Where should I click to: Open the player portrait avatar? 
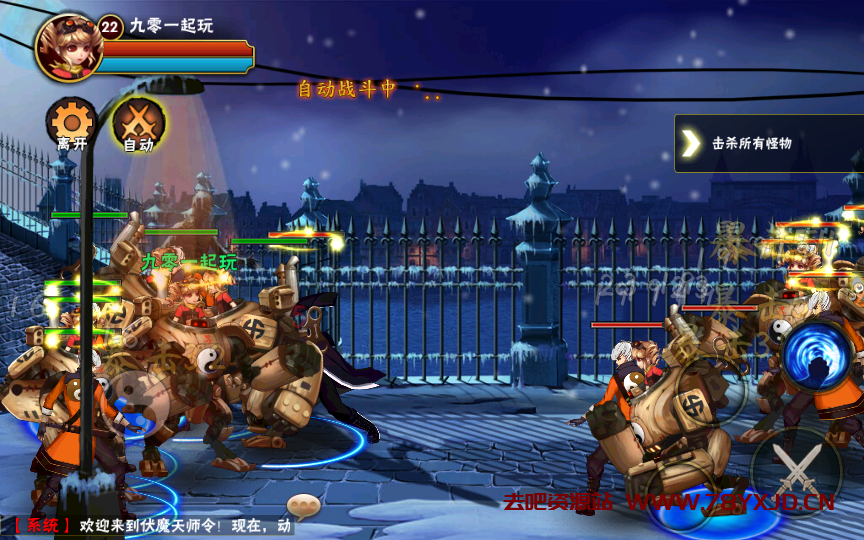click(x=68, y=46)
